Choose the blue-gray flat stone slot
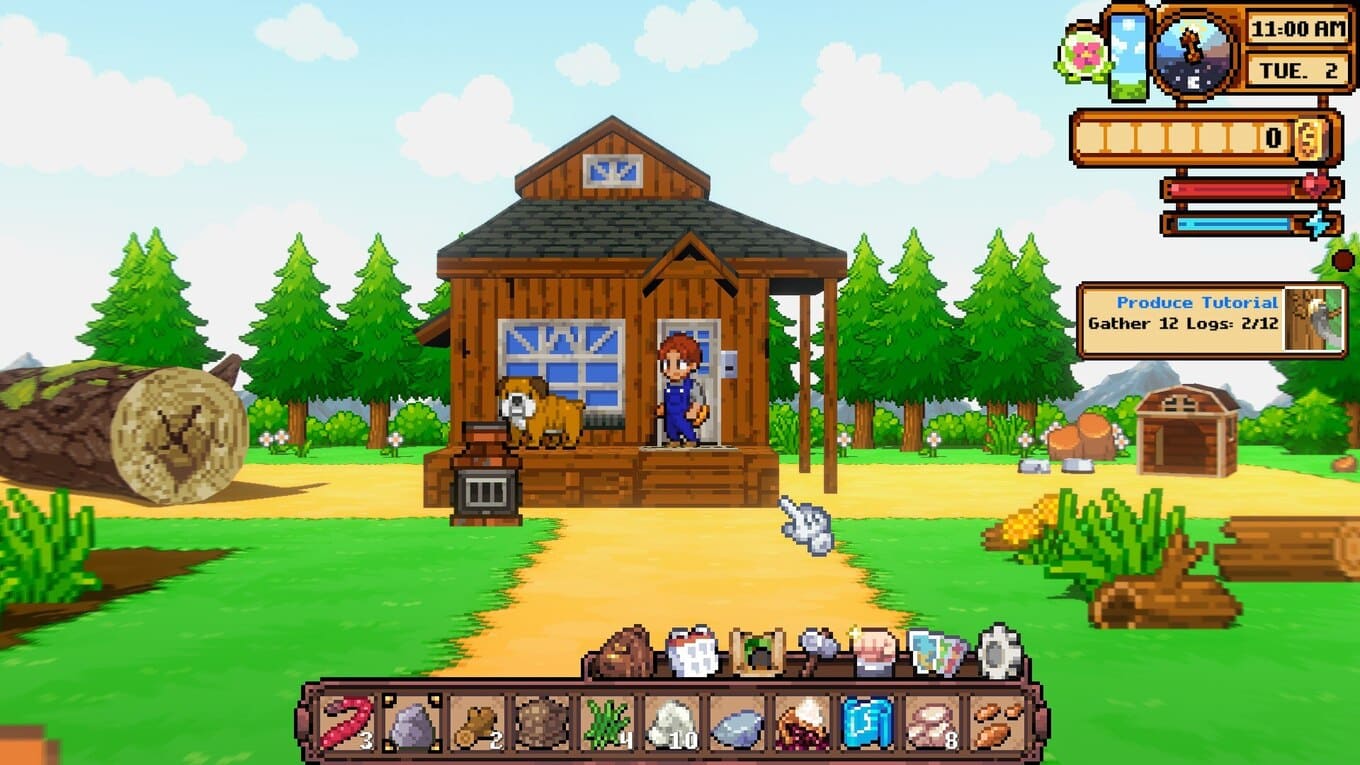1360x765 pixels. coord(736,723)
